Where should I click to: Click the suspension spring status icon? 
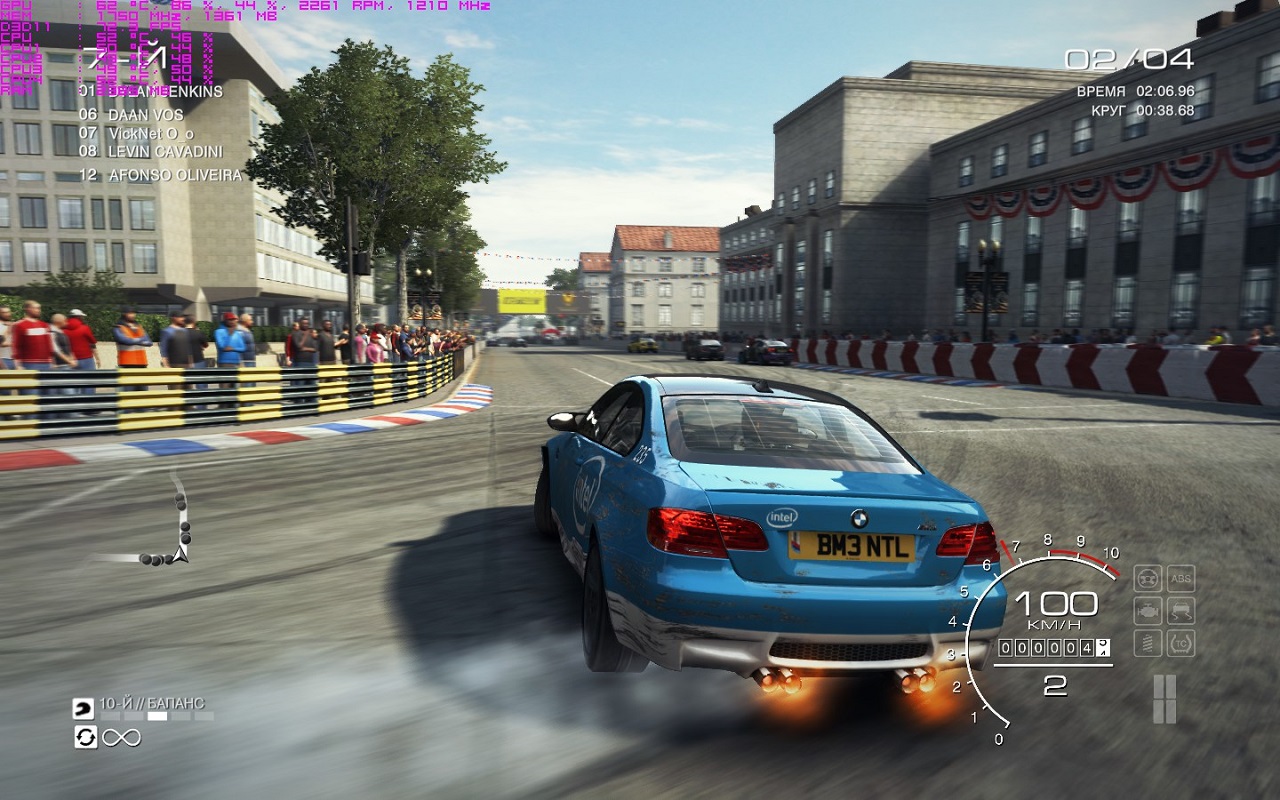[x=1148, y=643]
